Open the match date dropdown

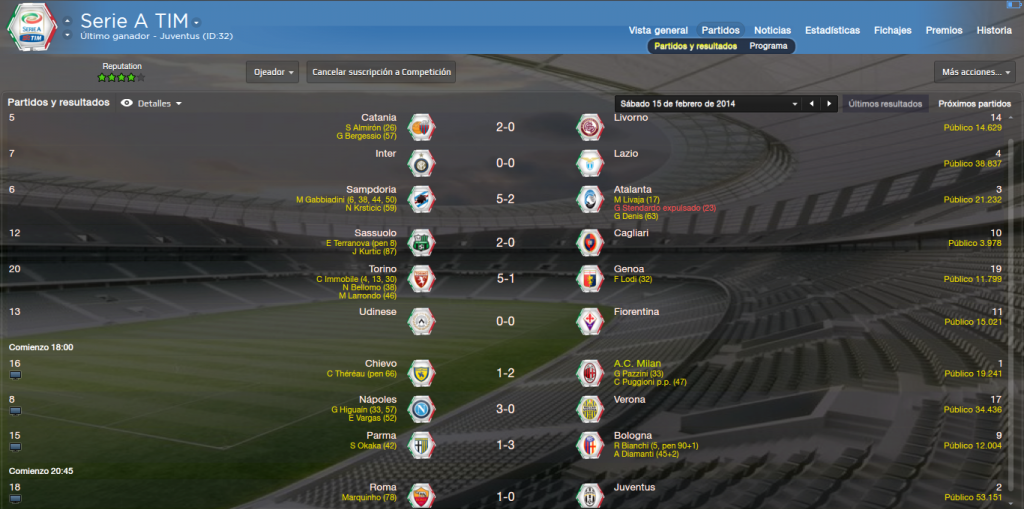pyautogui.click(x=795, y=104)
